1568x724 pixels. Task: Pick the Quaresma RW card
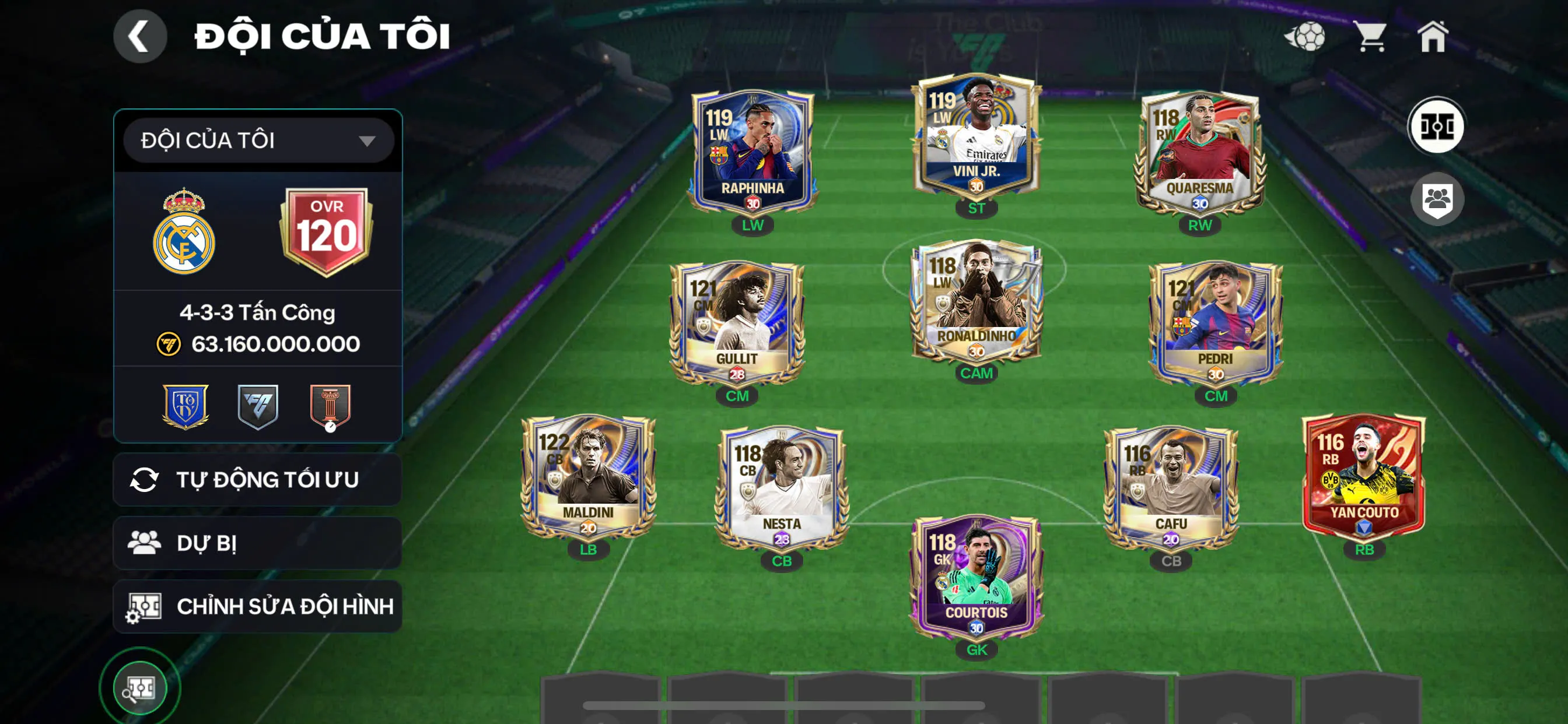1199,153
